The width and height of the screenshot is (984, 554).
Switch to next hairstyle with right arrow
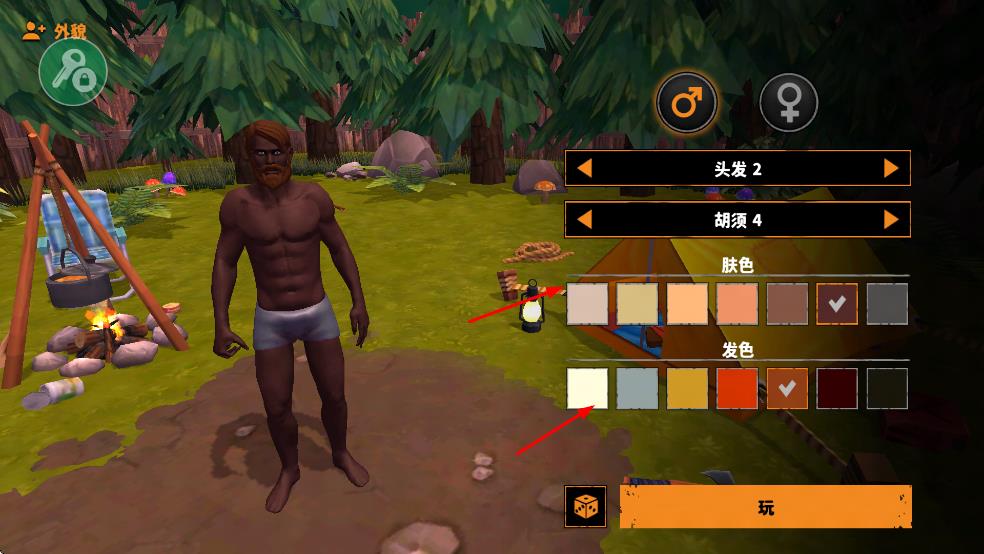pyautogui.click(x=891, y=168)
